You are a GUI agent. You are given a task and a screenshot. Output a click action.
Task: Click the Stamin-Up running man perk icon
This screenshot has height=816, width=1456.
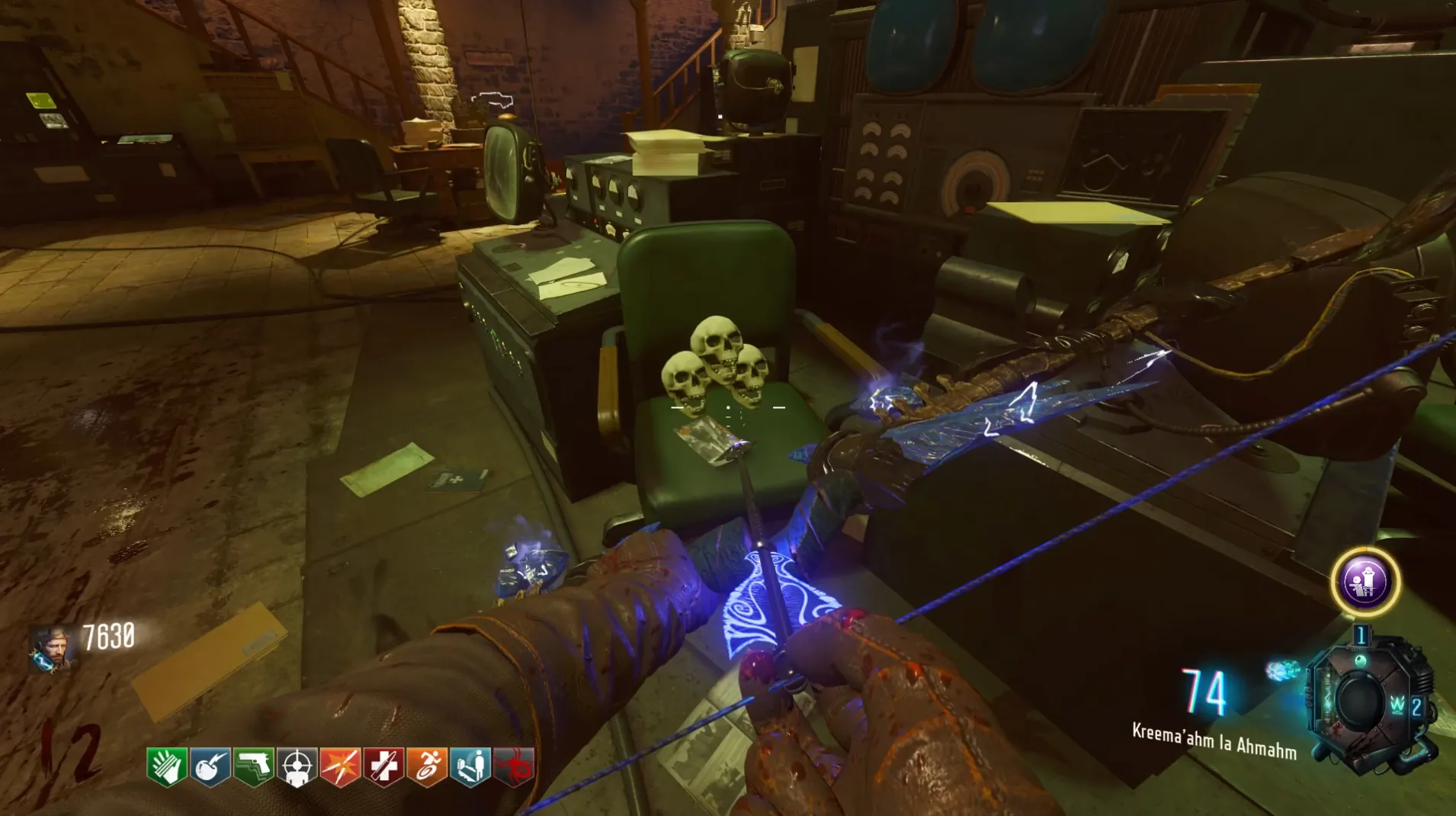[x=427, y=766]
